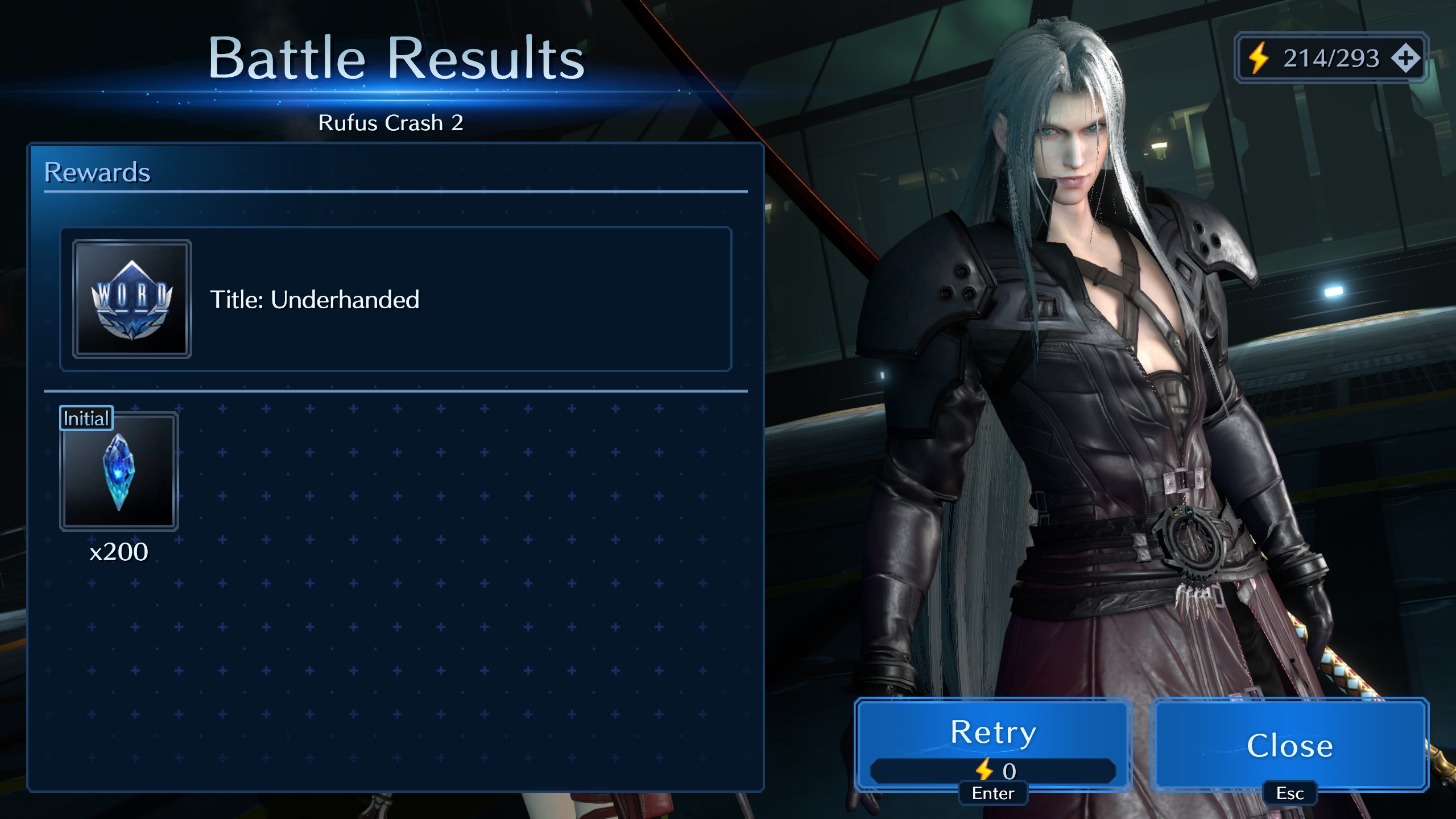Add stamina with the plus icon
Viewport: 1456px width, 819px height.
(1405, 58)
